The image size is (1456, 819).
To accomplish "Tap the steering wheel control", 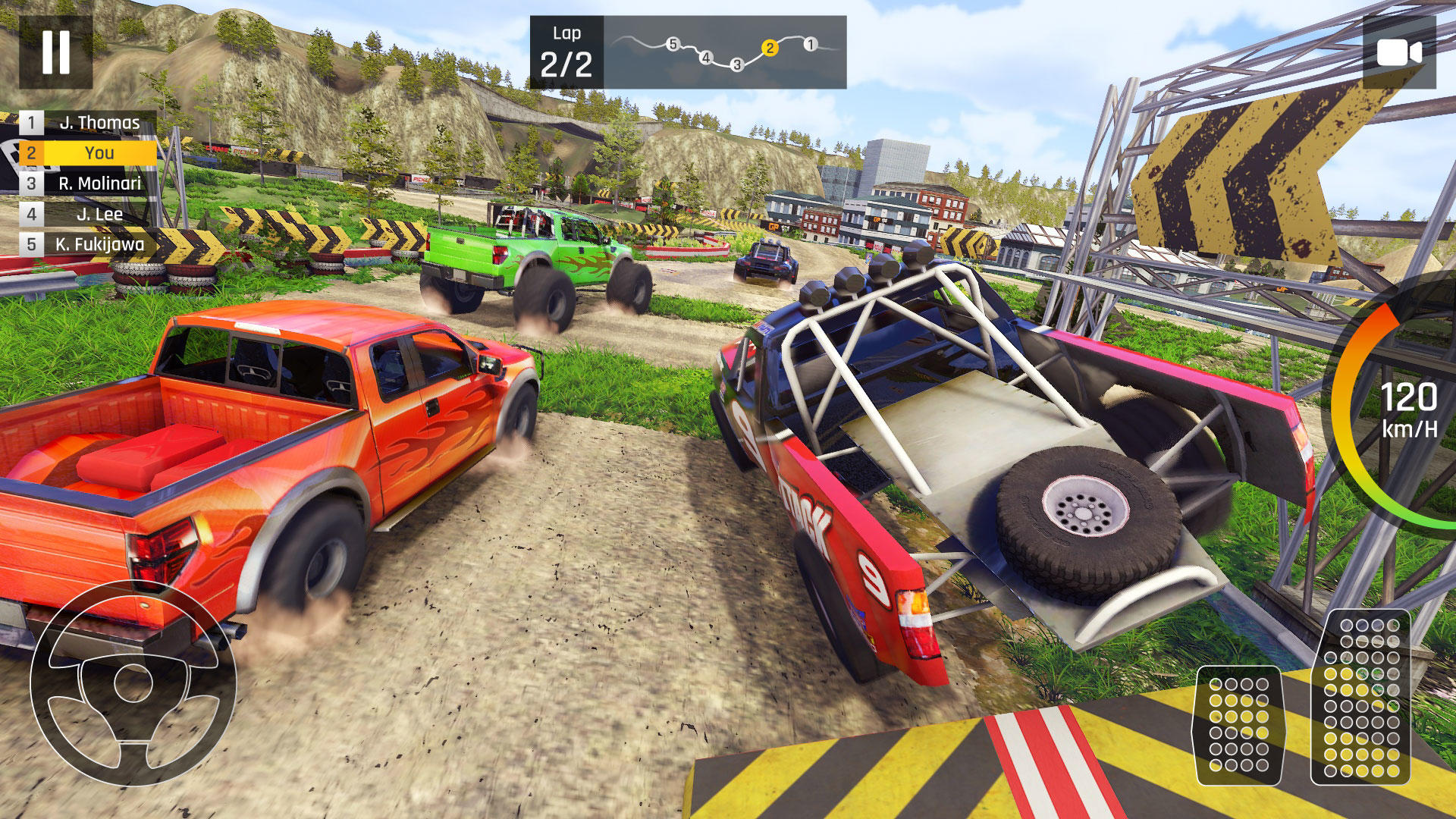I will pyautogui.click(x=133, y=682).
